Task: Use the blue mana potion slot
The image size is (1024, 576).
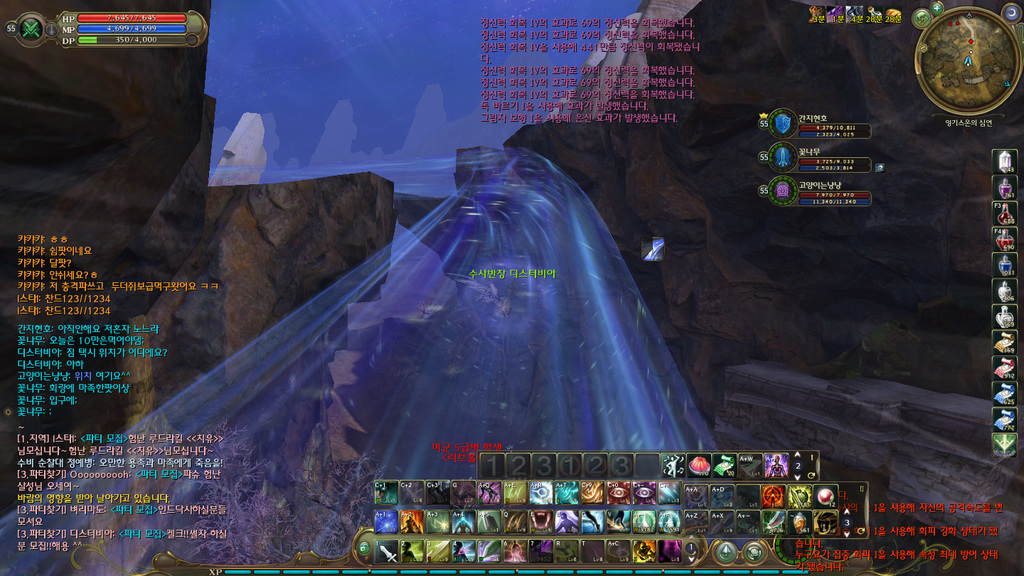Action: [x=1005, y=265]
